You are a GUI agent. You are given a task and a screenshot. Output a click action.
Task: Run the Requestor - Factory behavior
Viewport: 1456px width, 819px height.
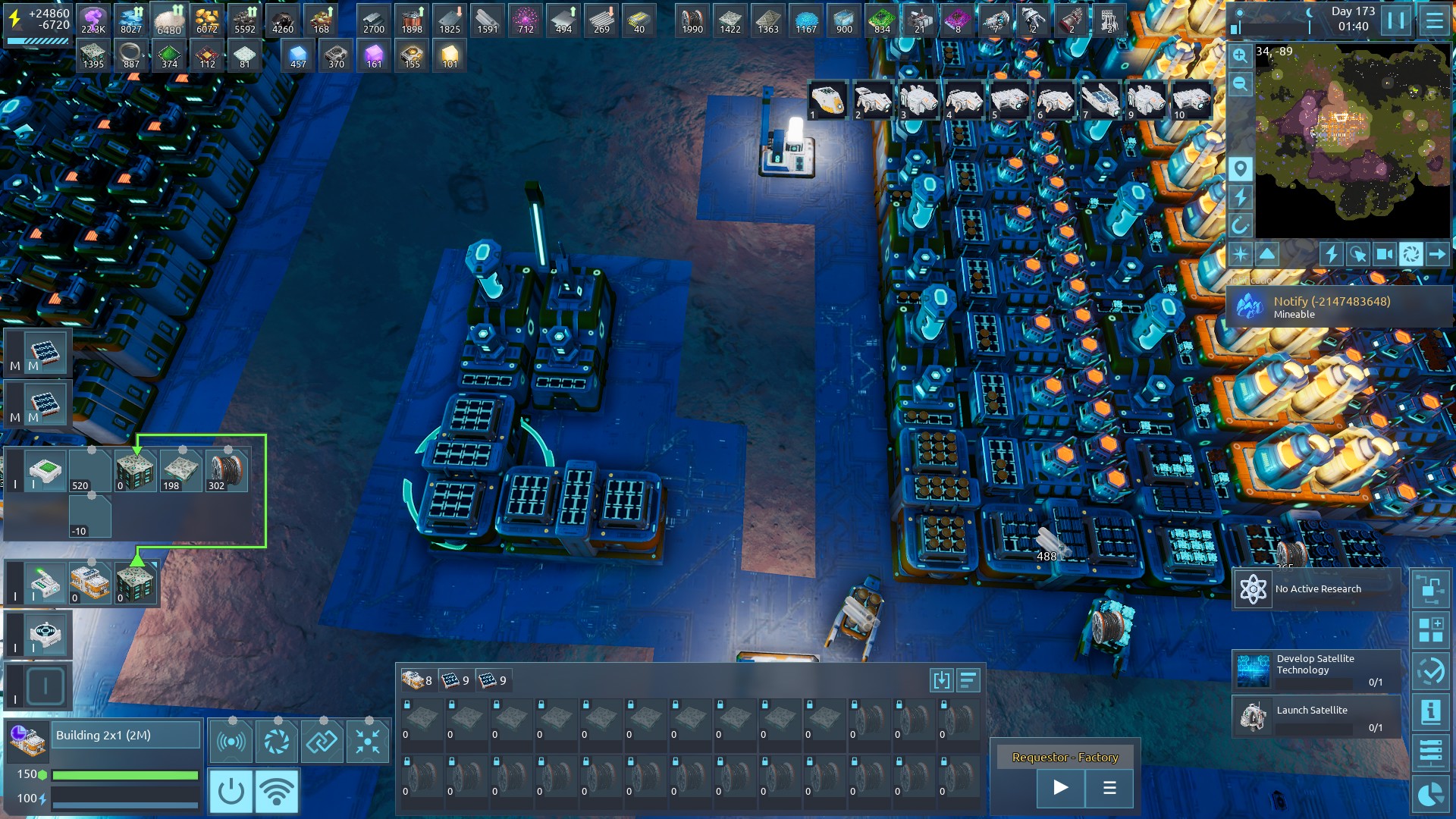(1061, 788)
